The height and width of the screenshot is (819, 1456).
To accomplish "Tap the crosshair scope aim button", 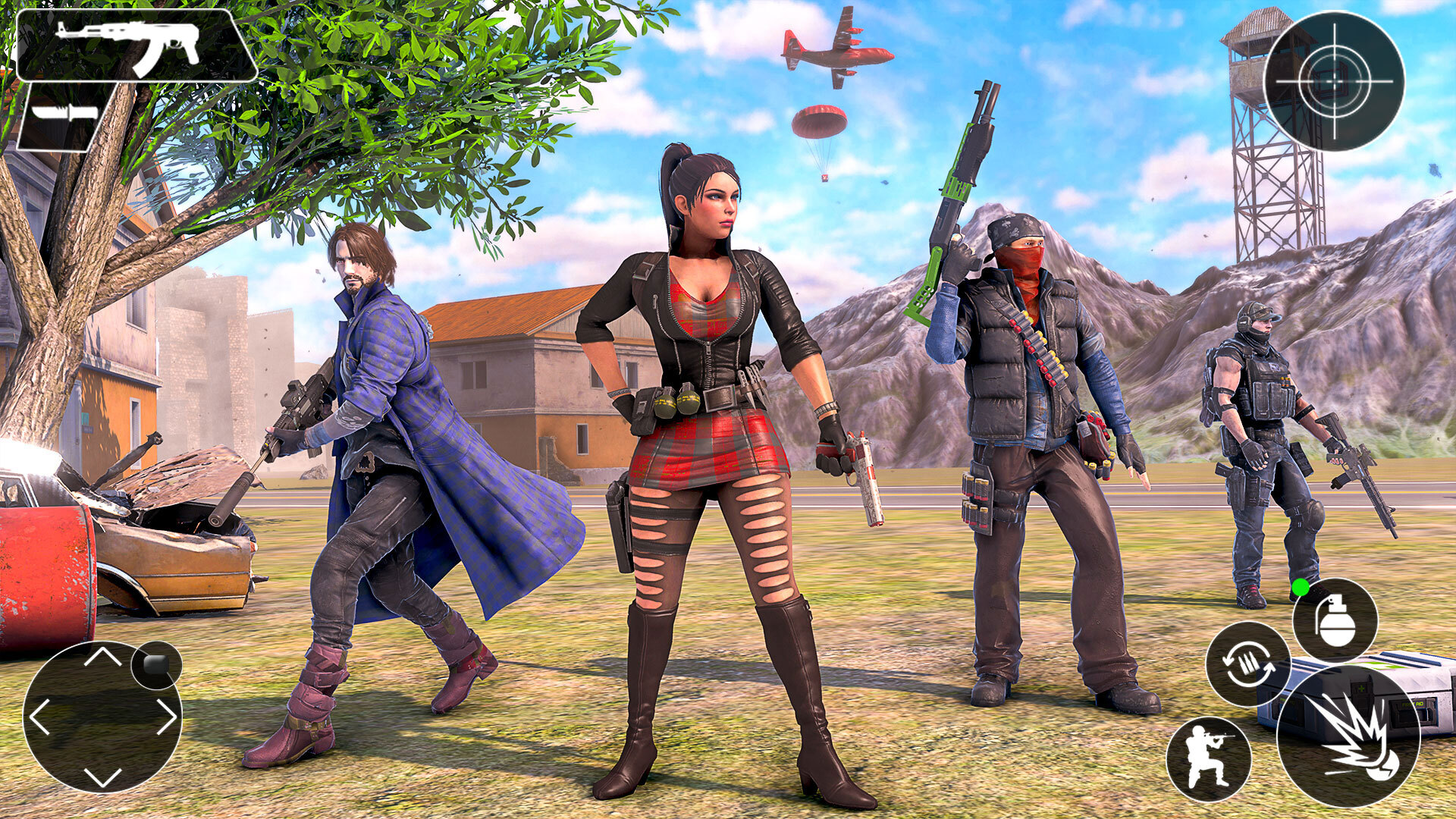I will pyautogui.click(x=1334, y=81).
